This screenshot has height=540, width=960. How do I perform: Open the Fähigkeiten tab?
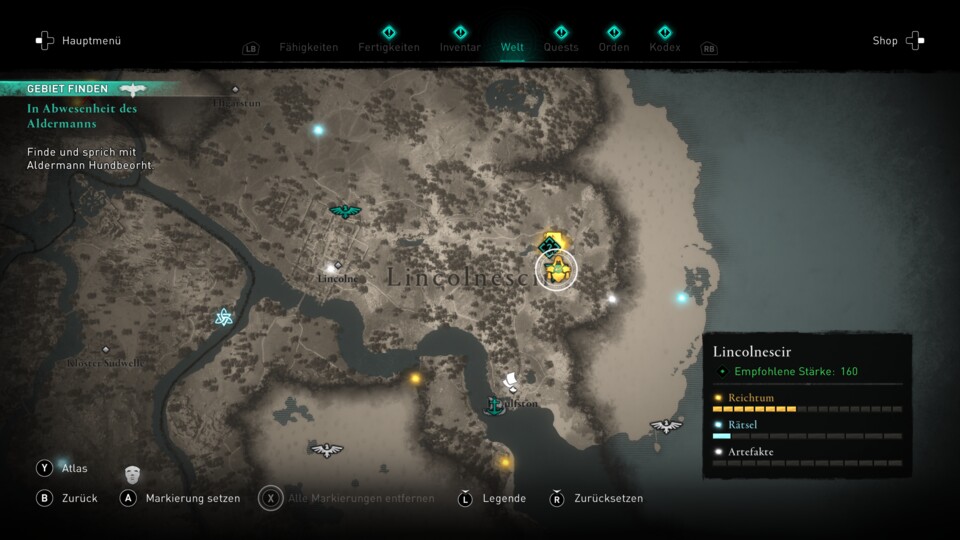pos(308,47)
